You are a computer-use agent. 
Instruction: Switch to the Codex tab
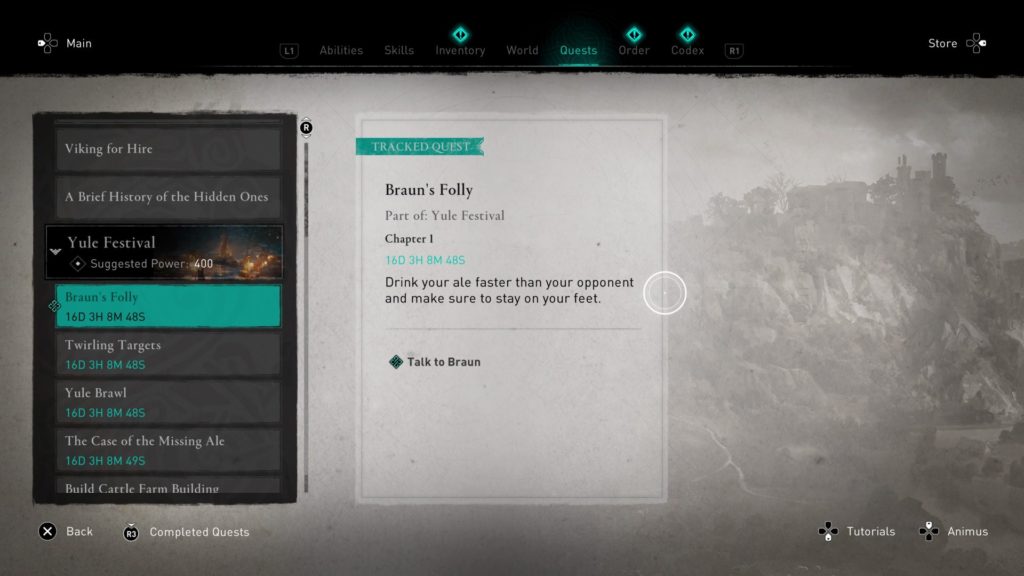point(687,50)
